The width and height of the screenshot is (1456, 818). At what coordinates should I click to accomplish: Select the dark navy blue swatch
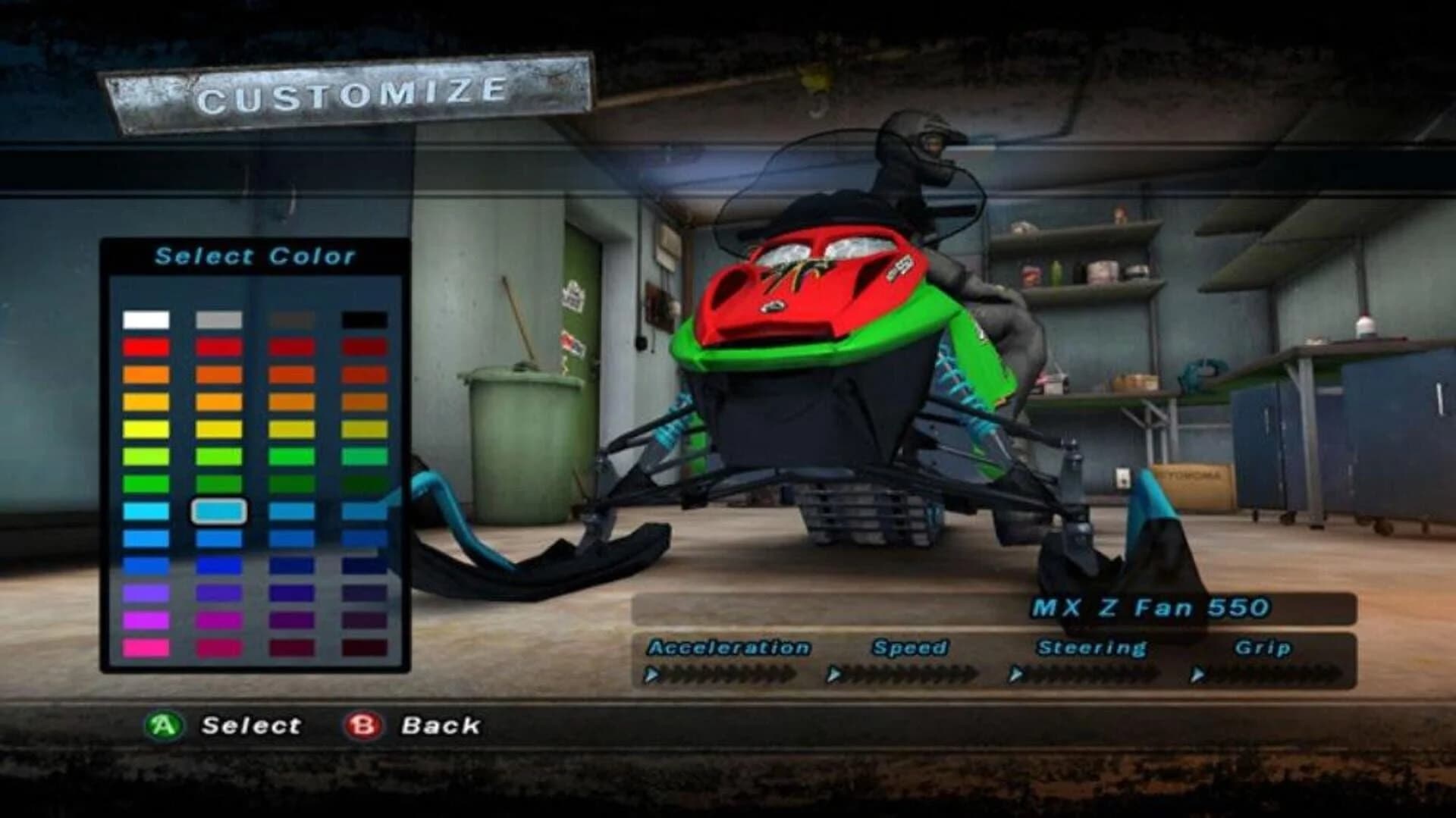point(363,564)
